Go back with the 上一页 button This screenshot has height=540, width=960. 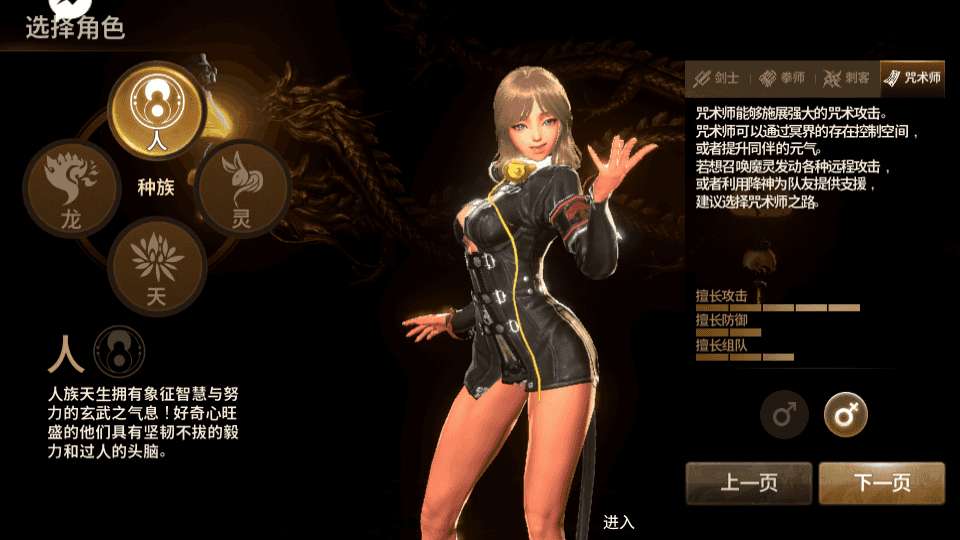pos(749,483)
